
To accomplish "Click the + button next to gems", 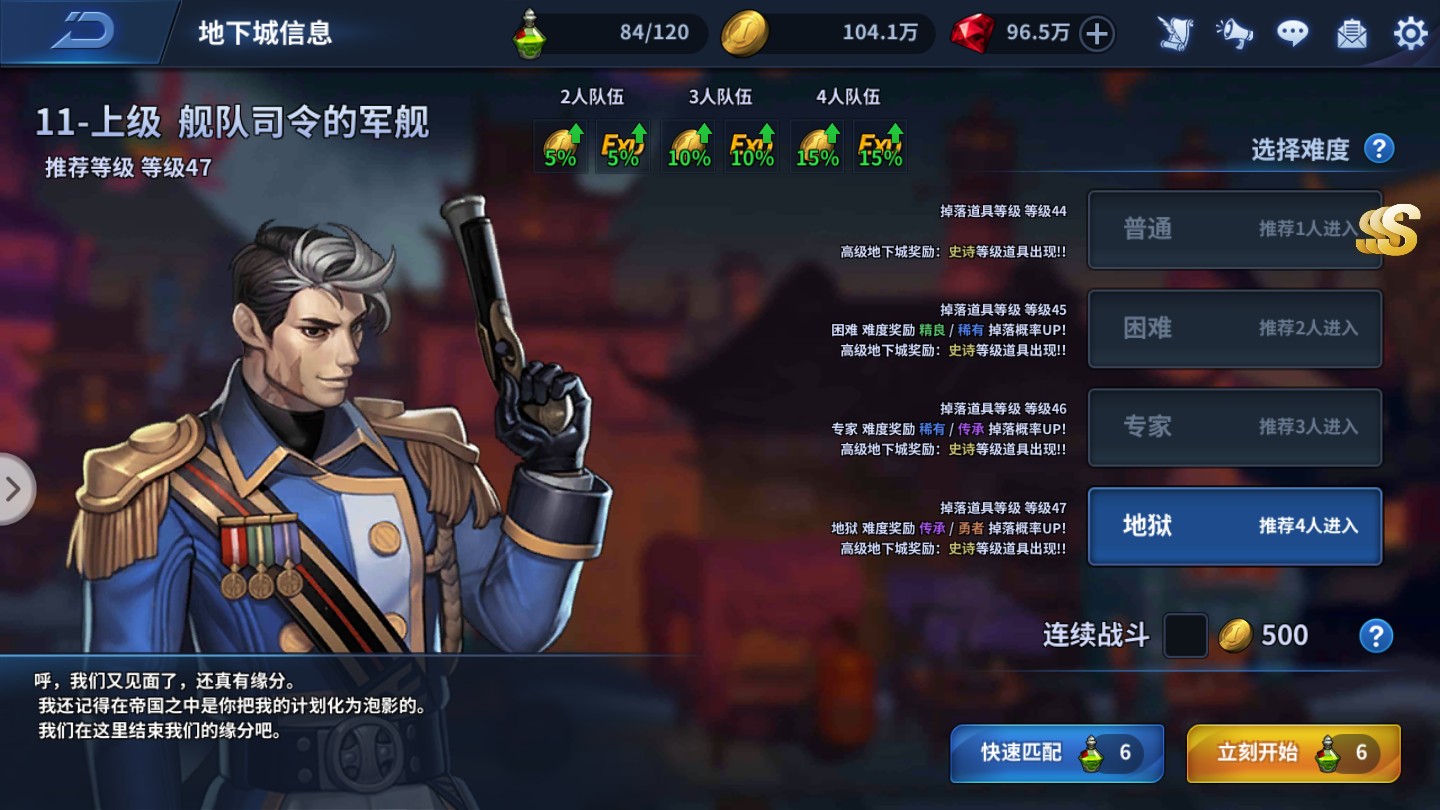I will pyautogui.click(x=1096, y=33).
